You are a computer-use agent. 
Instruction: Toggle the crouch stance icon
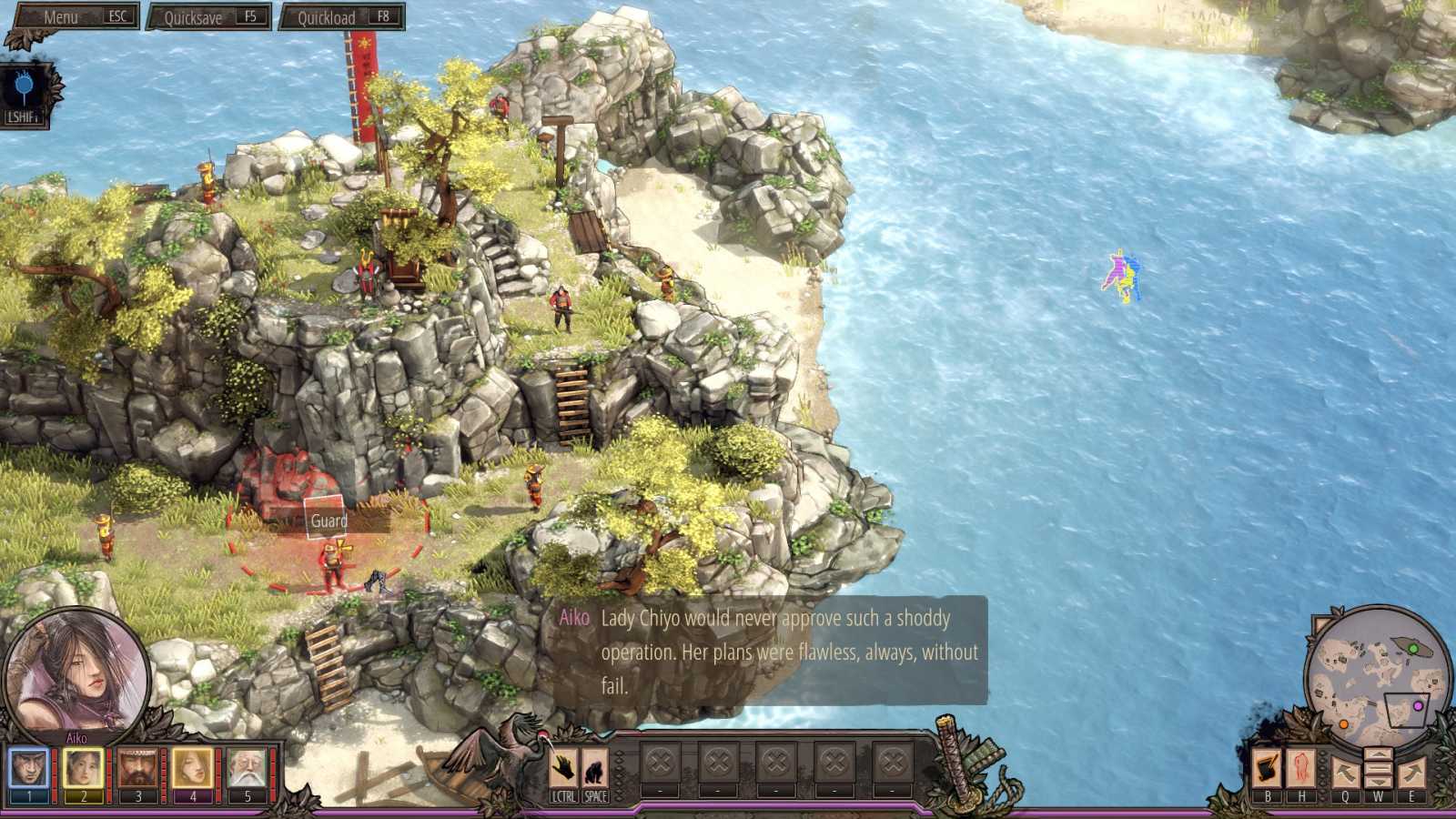[595, 769]
